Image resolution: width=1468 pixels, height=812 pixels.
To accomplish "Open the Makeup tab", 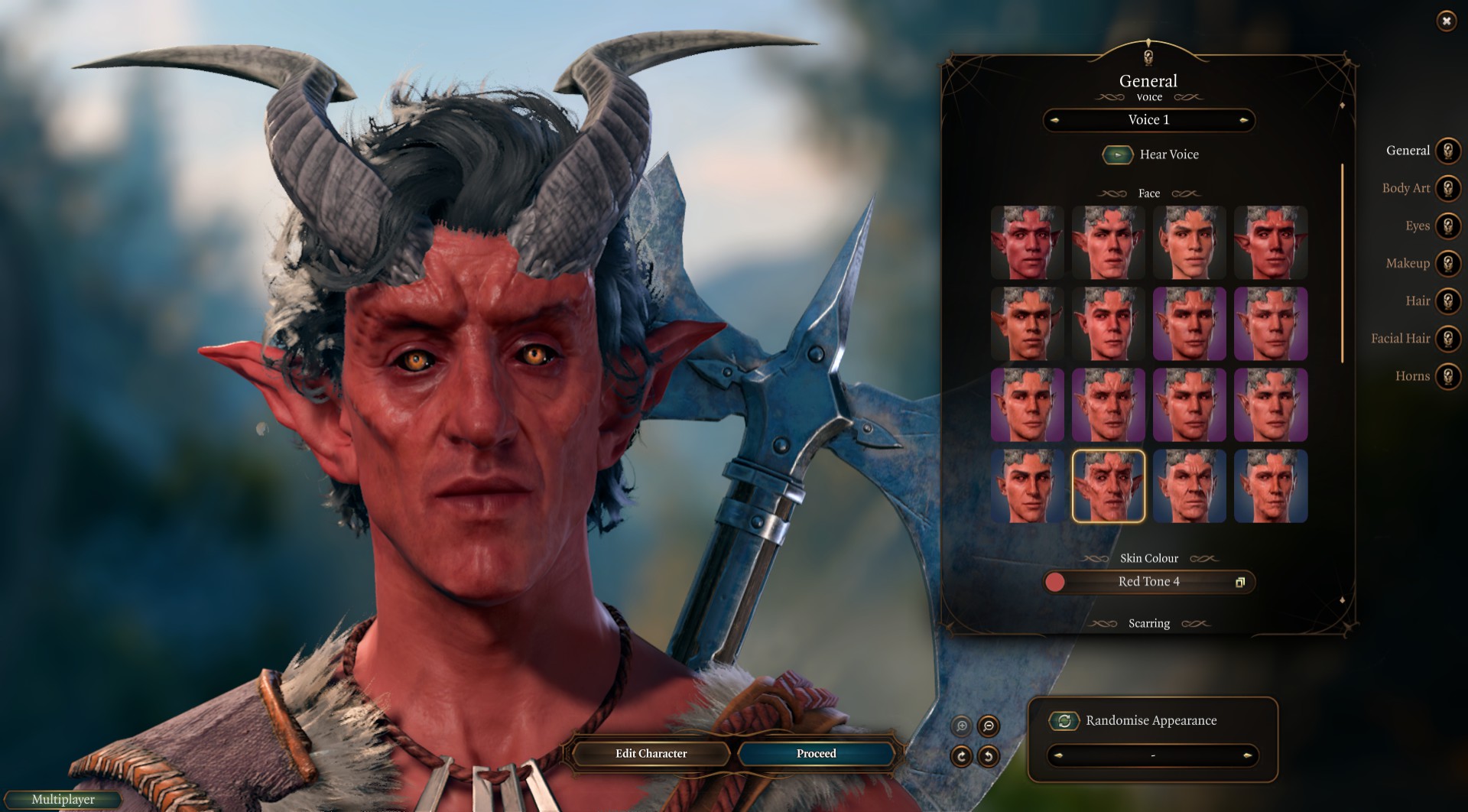I will coord(1447,263).
